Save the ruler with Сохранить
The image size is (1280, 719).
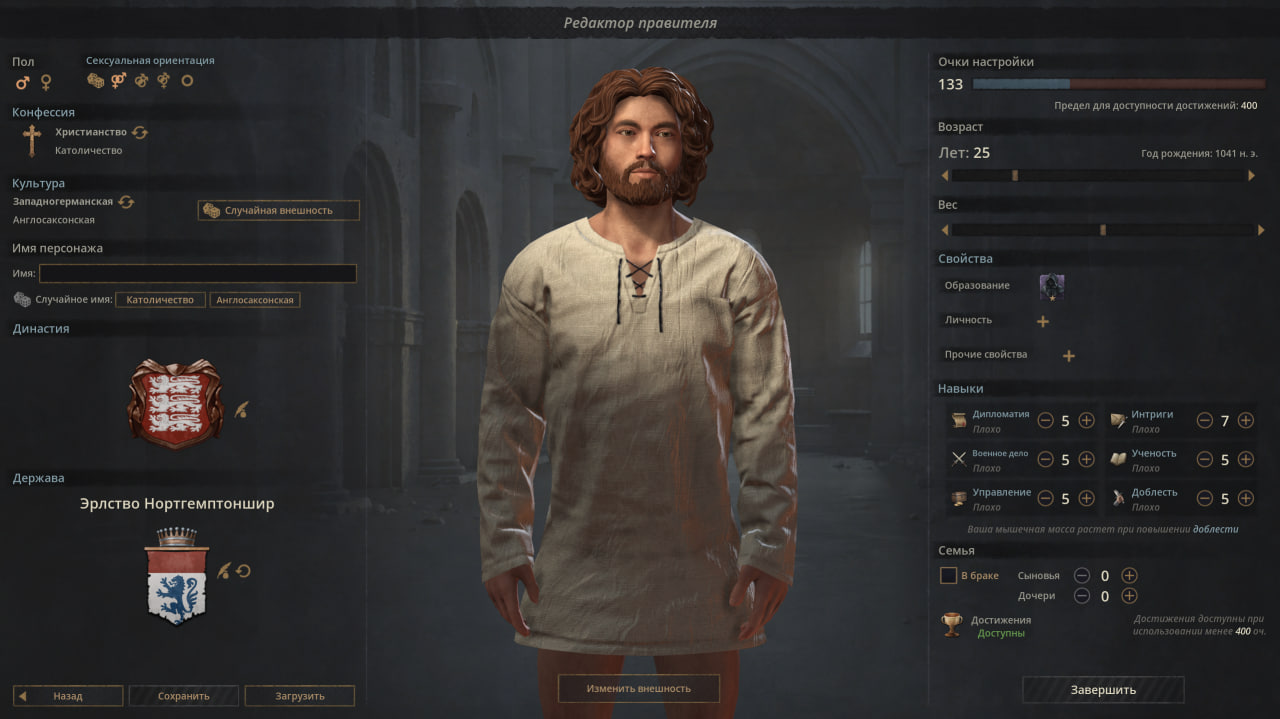click(184, 696)
